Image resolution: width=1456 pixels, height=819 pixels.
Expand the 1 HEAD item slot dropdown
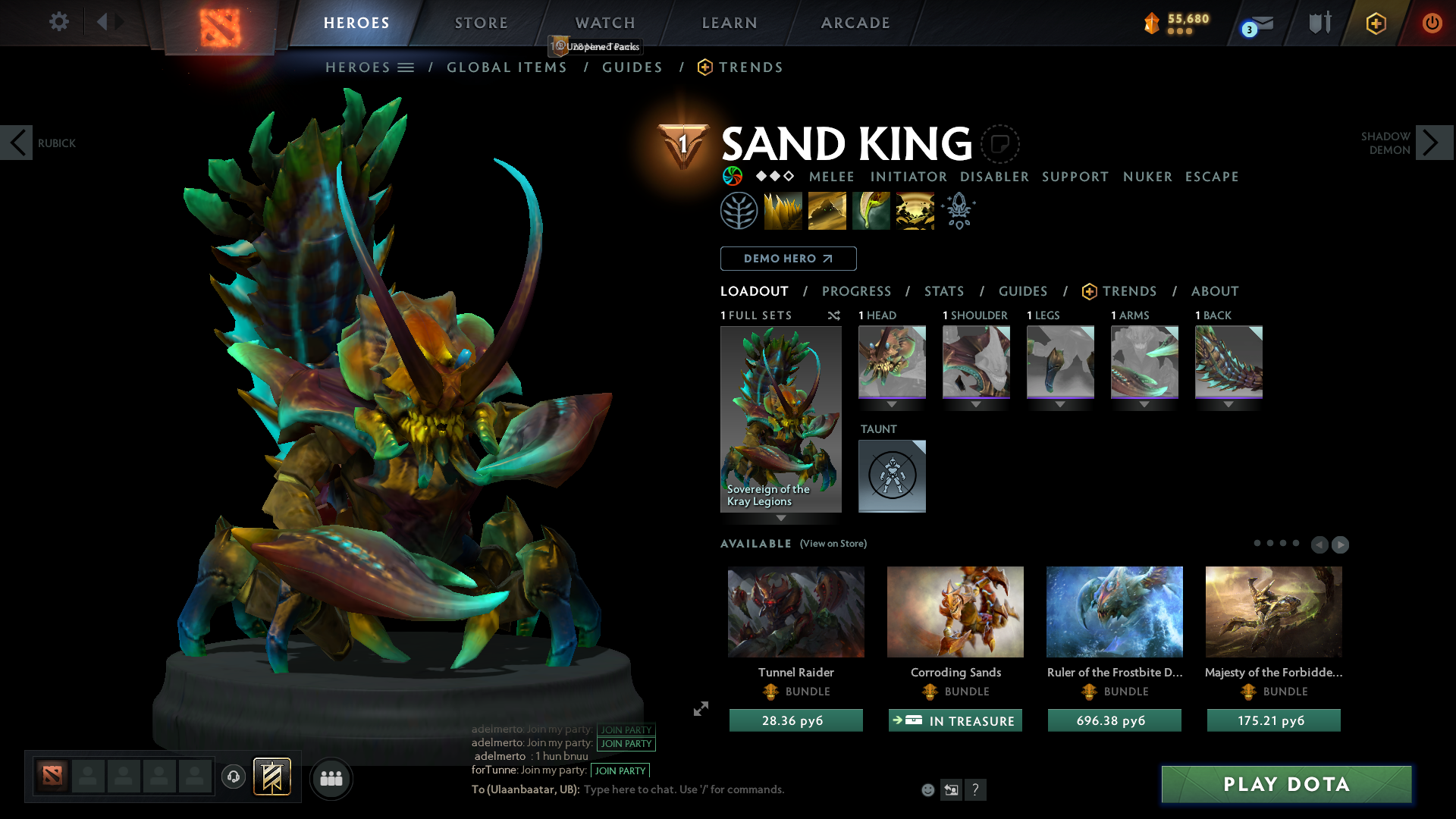coord(892,404)
